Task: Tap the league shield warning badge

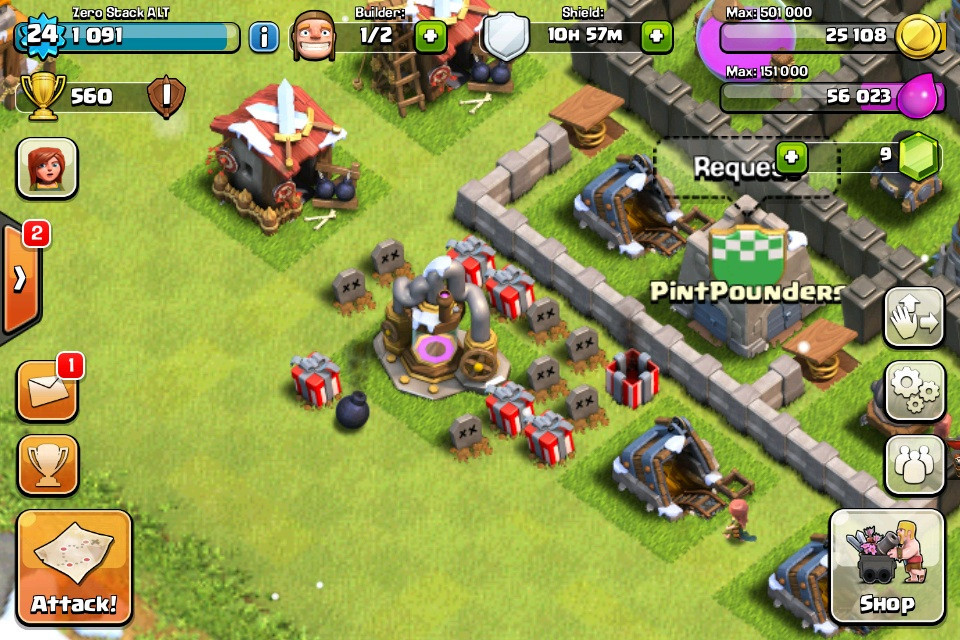Action: point(166,97)
